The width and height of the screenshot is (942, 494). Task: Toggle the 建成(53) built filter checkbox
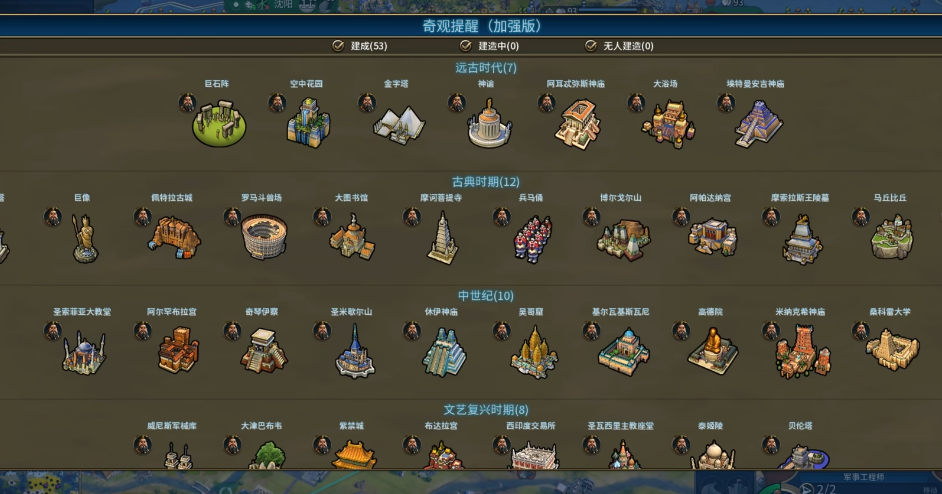pos(338,46)
